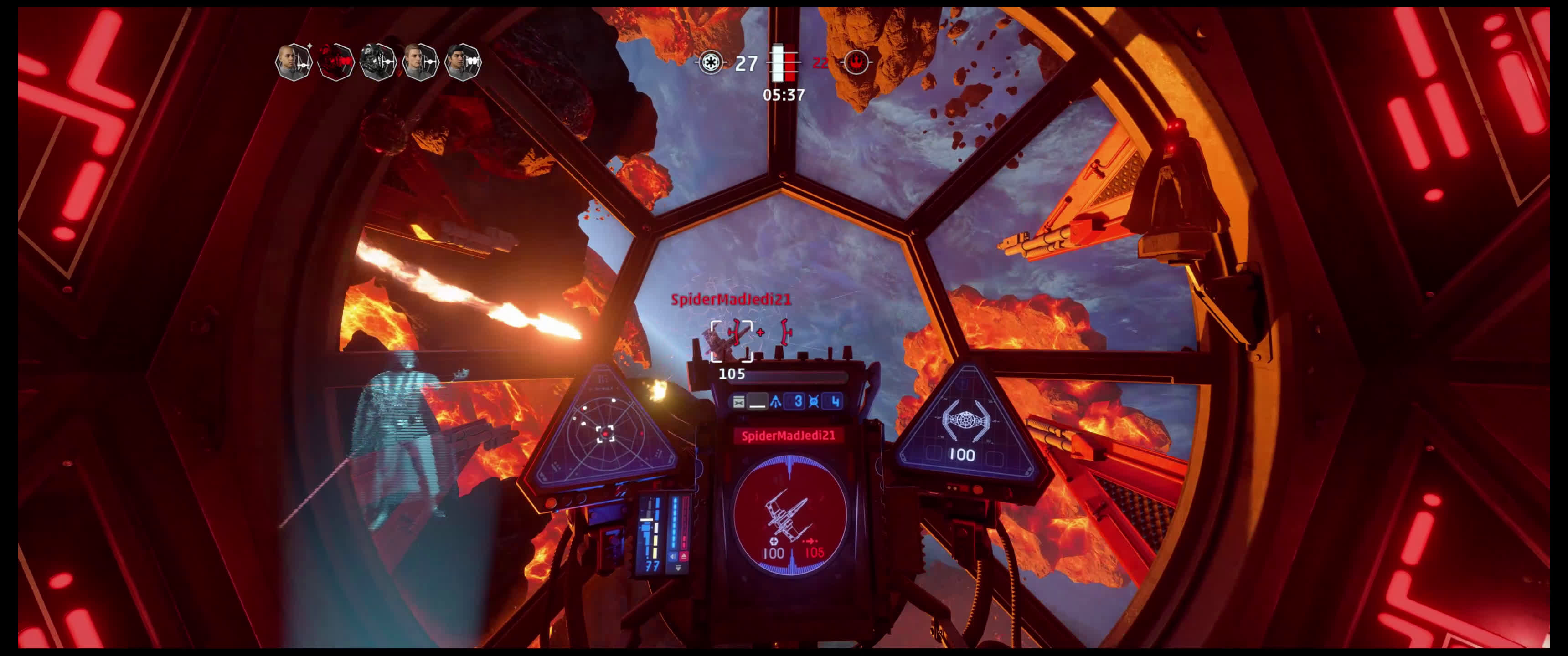This screenshot has height=656, width=1568.
Task: Select the bracketed SpiderMadJedi21 target marker
Action: (732, 341)
